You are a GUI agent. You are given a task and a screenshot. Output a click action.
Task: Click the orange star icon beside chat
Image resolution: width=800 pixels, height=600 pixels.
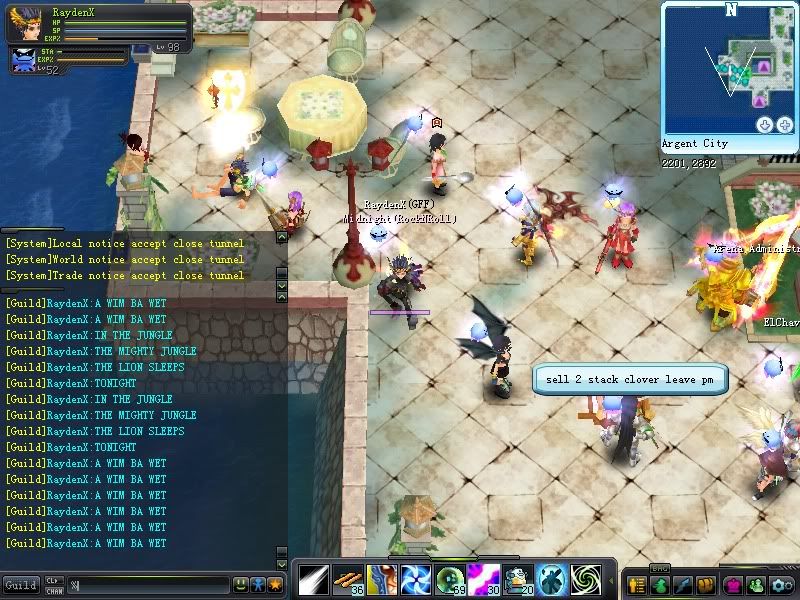click(x=274, y=584)
